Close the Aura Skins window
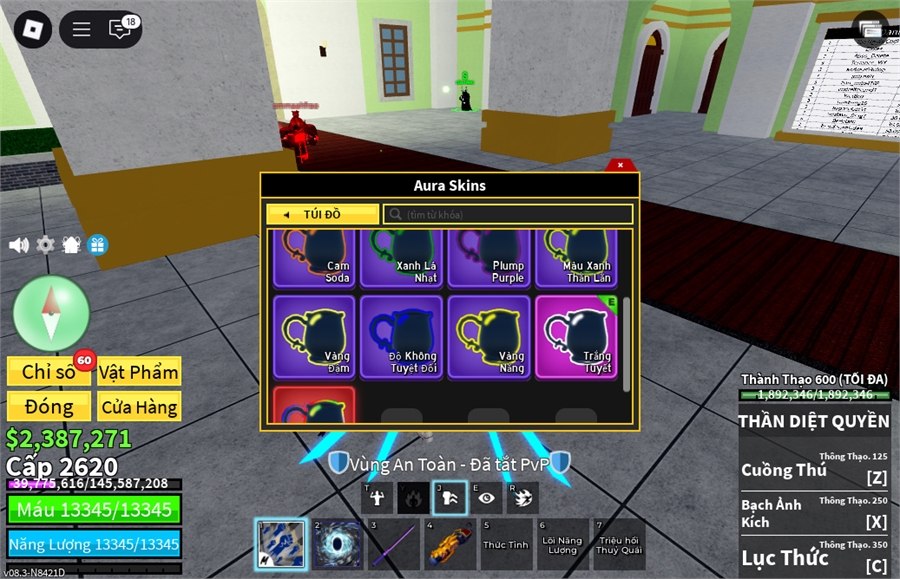This screenshot has height=579, width=900. pos(620,165)
